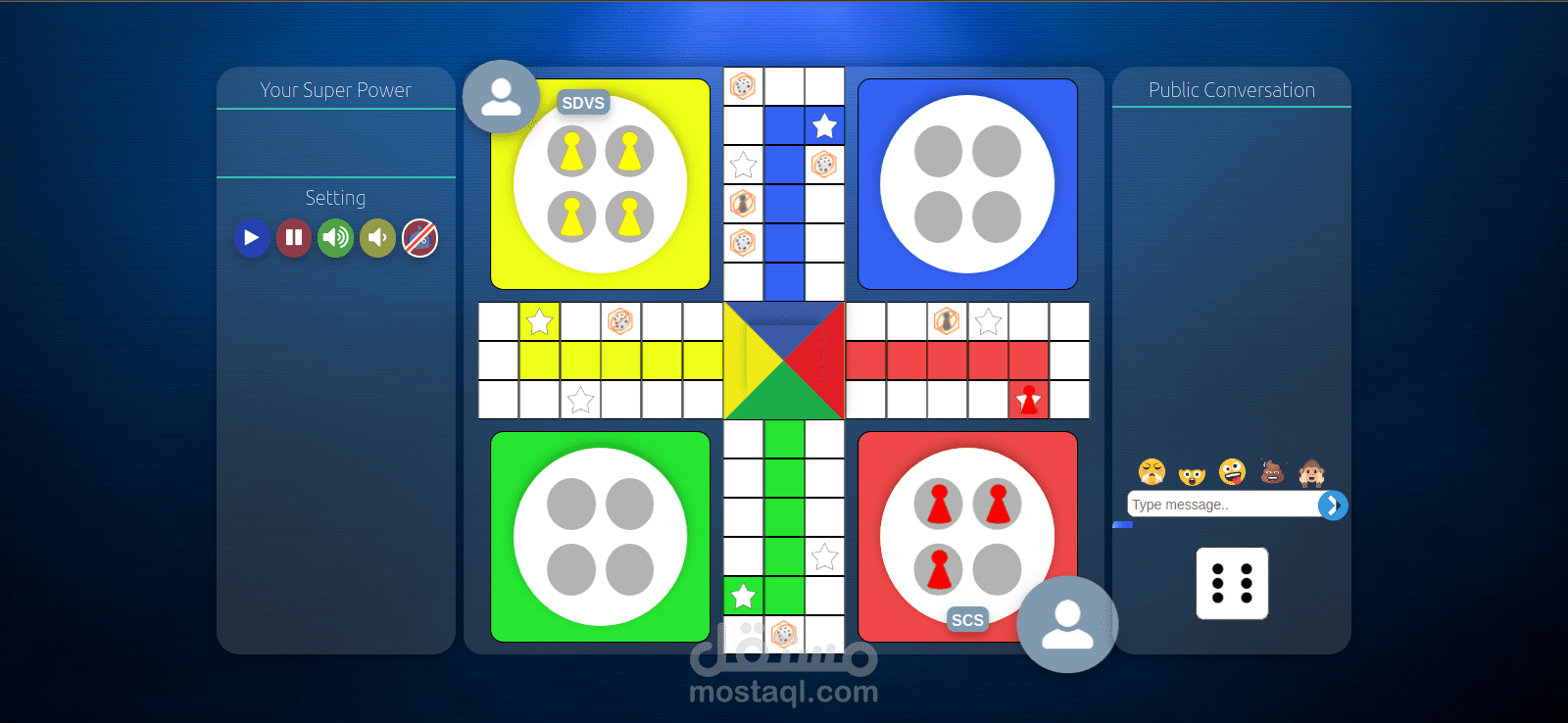Click the send message arrow button
Image resolution: width=1568 pixels, height=723 pixels.
tap(1332, 505)
